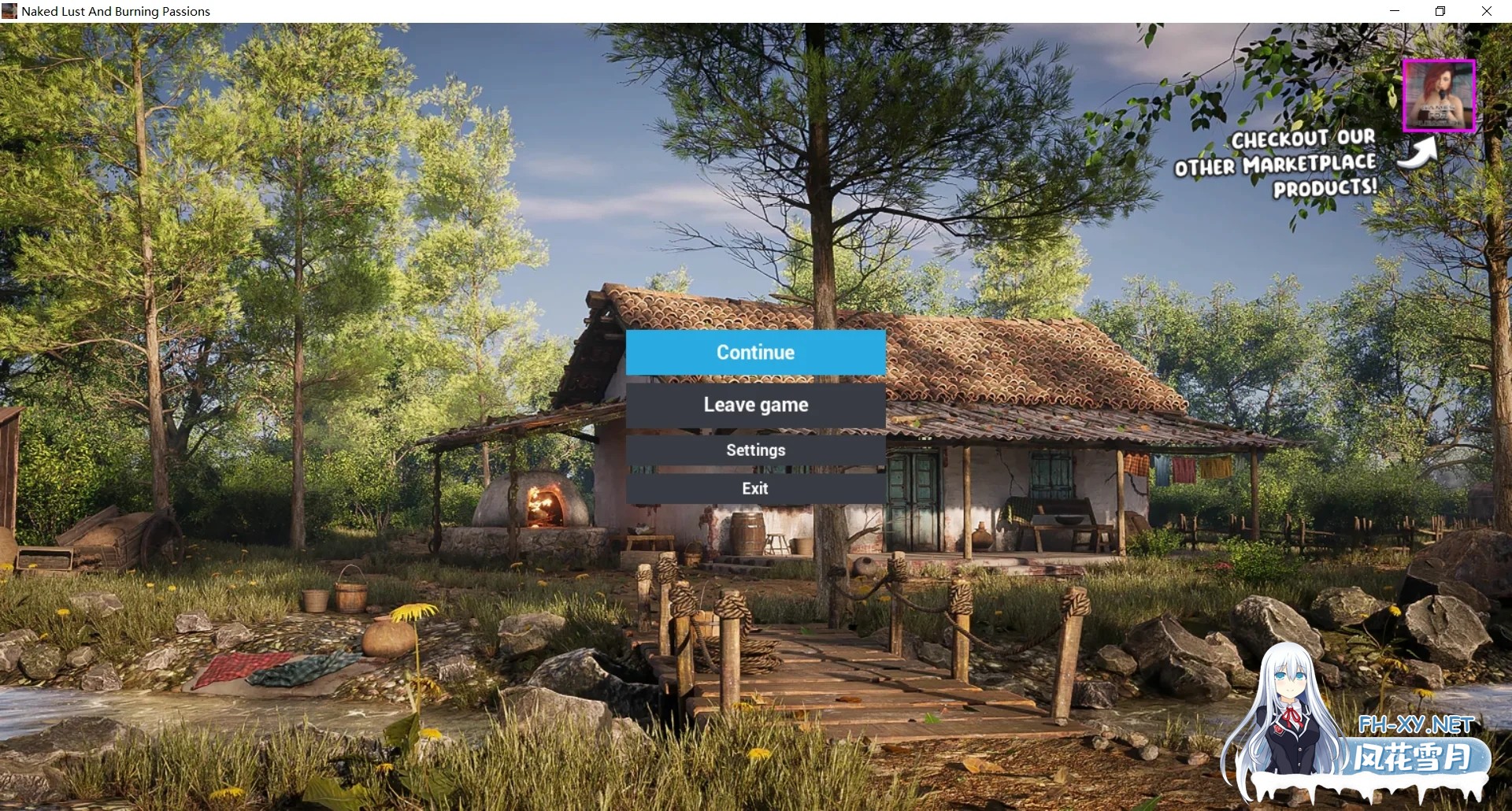Minimize the game window

click(x=1395, y=11)
